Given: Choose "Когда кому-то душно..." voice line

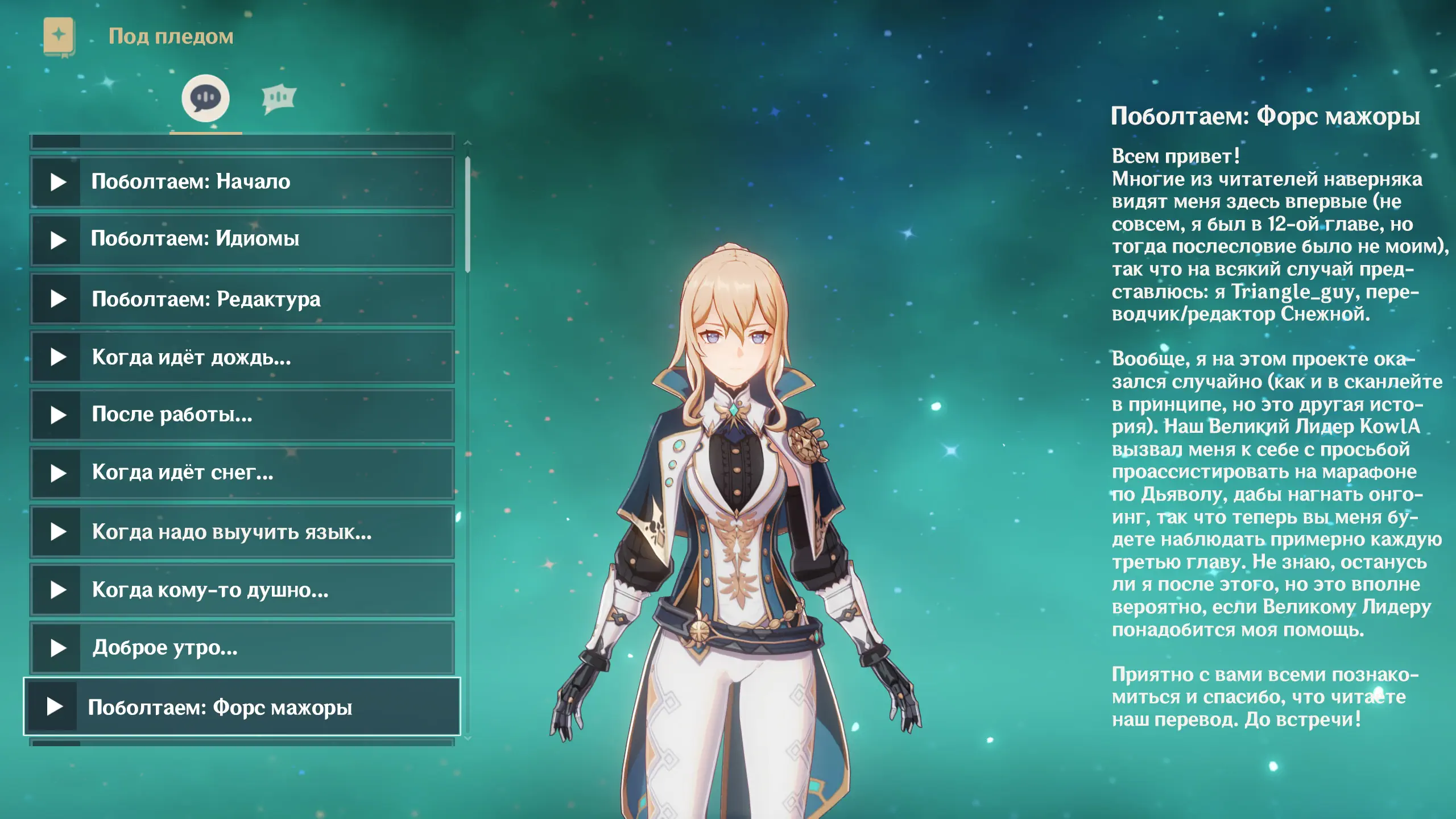Looking at the screenshot, I should 242,590.
